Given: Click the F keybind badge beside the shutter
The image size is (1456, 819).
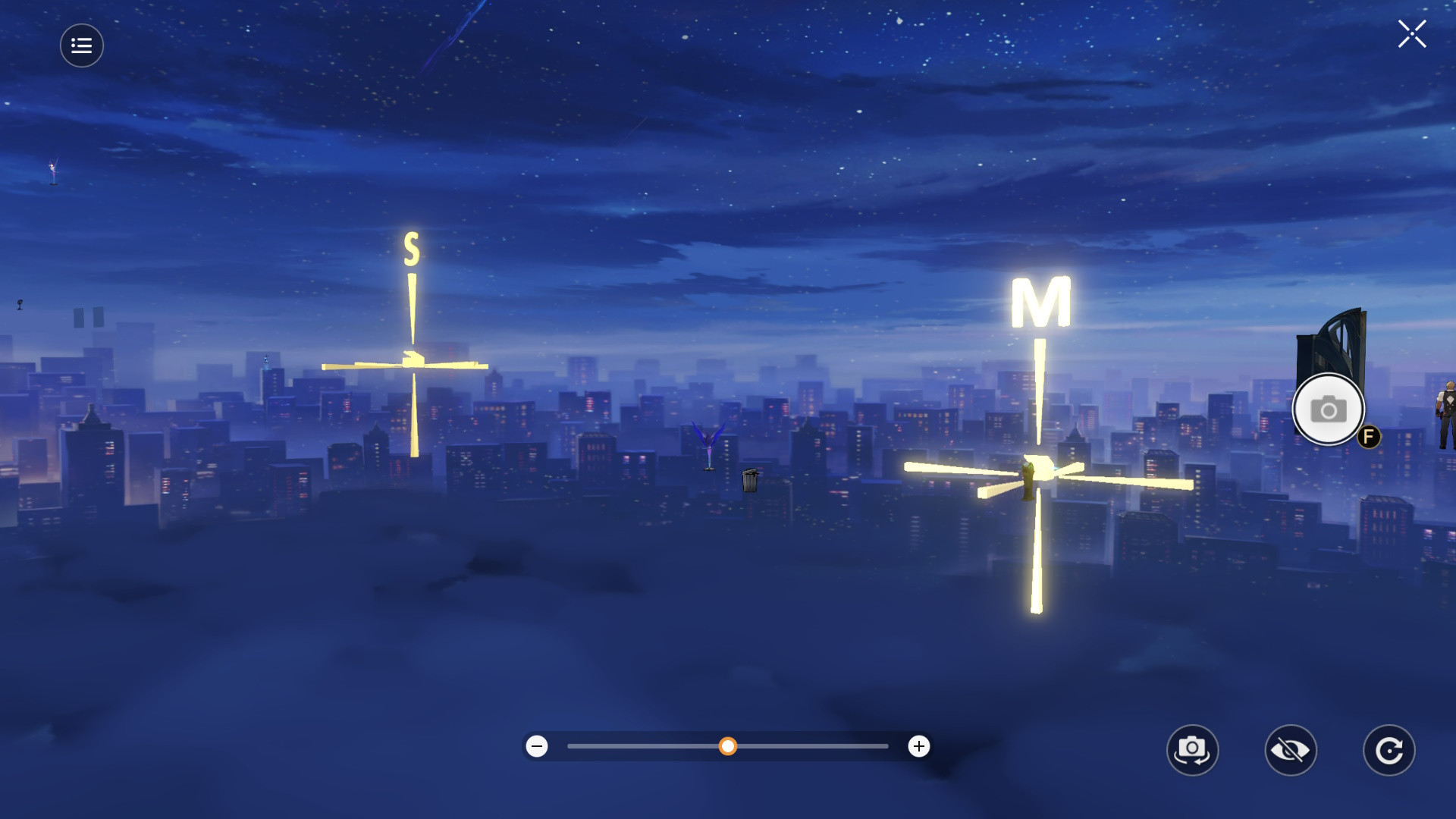Looking at the screenshot, I should click(1370, 438).
